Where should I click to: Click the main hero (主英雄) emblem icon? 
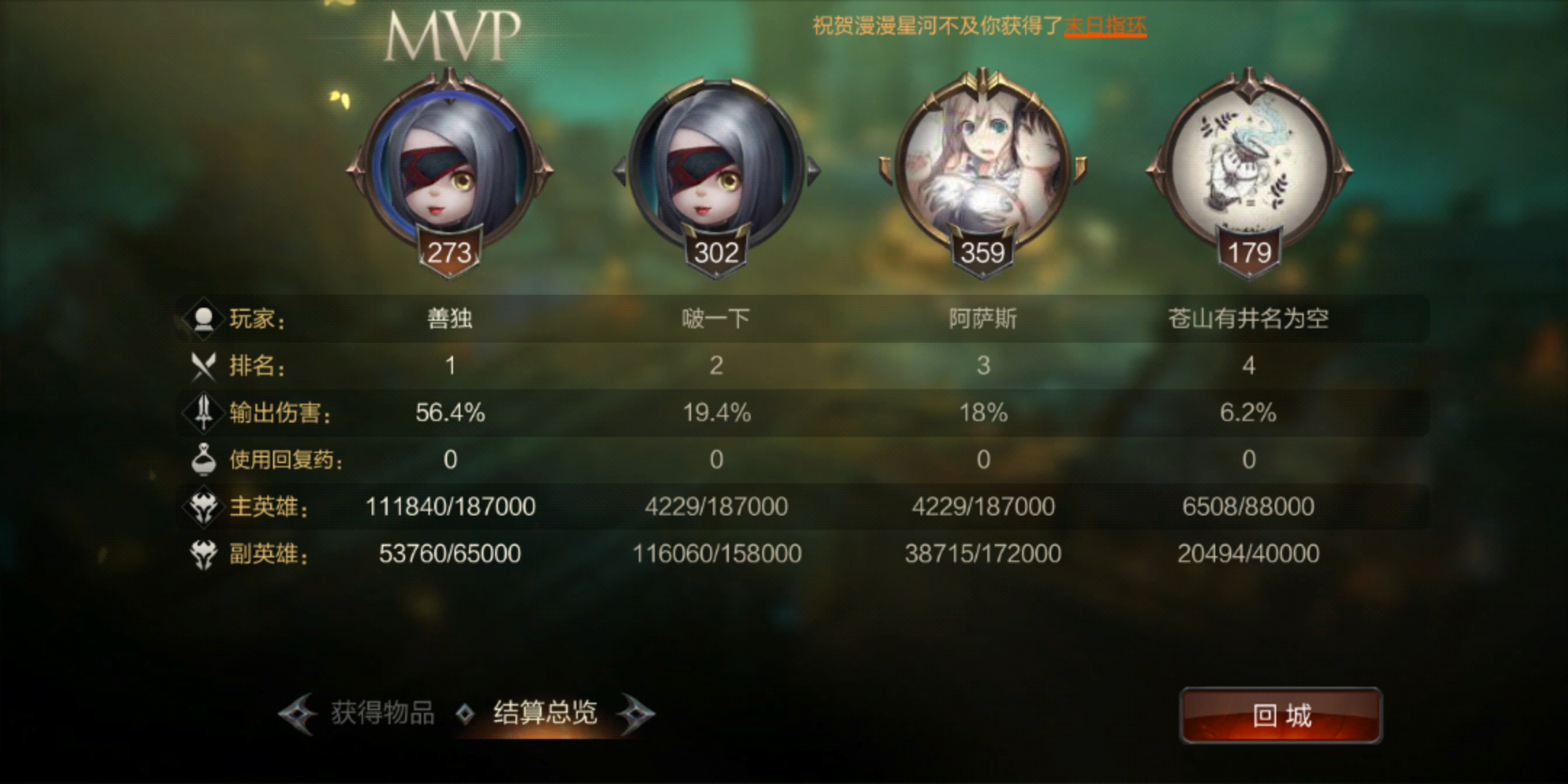[204, 507]
